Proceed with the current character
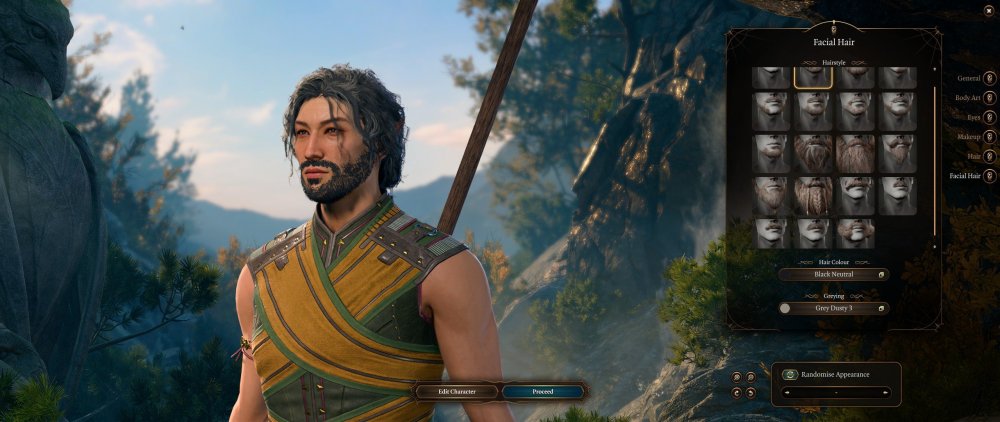Screen dimensions: 1000x422 click(543, 392)
